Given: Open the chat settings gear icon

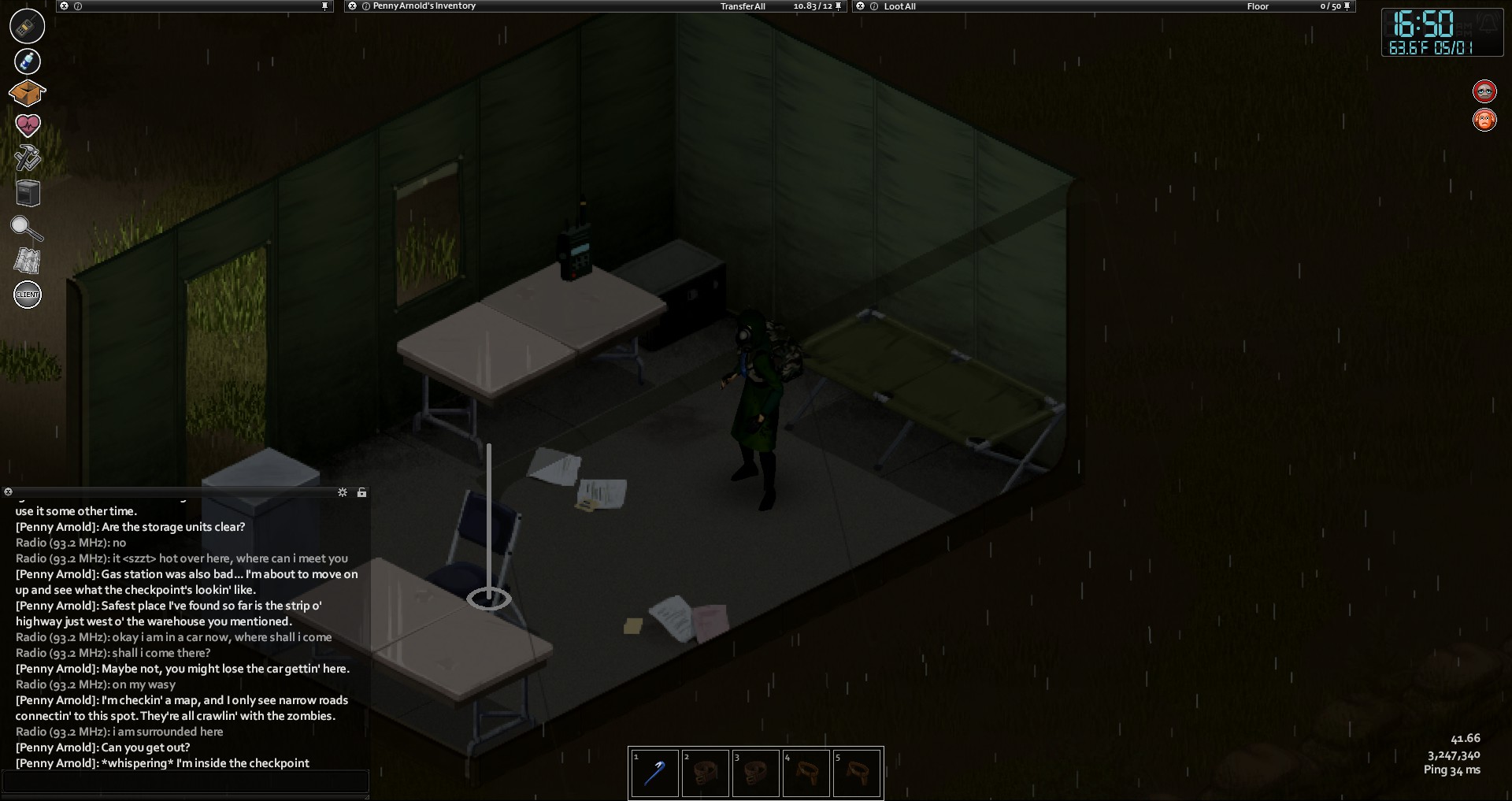Looking at the screenshot, I should pyautogui.click(x=343, y=492).
